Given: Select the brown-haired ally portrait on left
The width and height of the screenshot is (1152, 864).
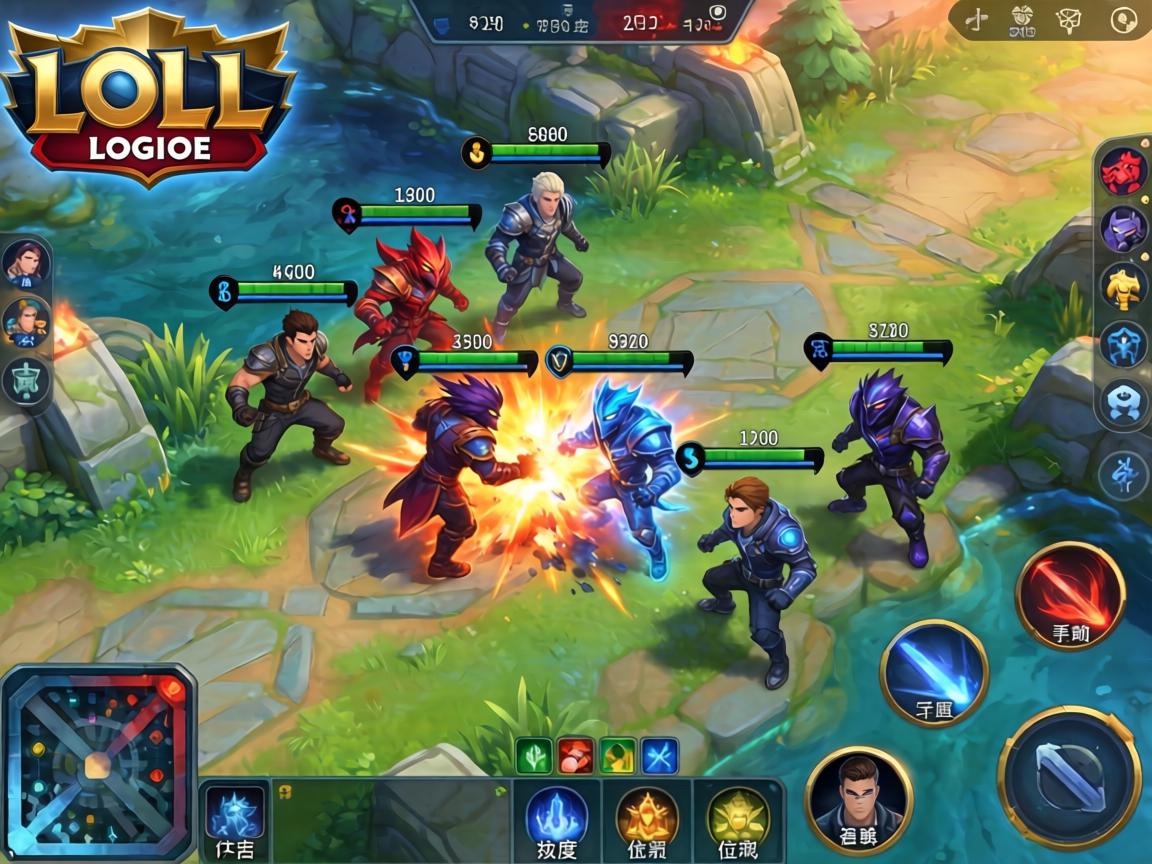Looking at the screenshot, I should [25, 263].
